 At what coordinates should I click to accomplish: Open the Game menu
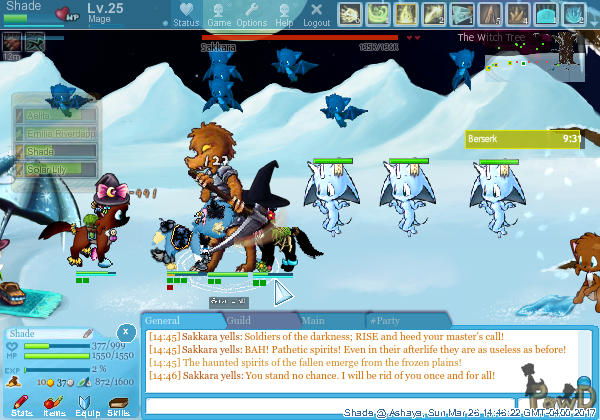(219, 15)
